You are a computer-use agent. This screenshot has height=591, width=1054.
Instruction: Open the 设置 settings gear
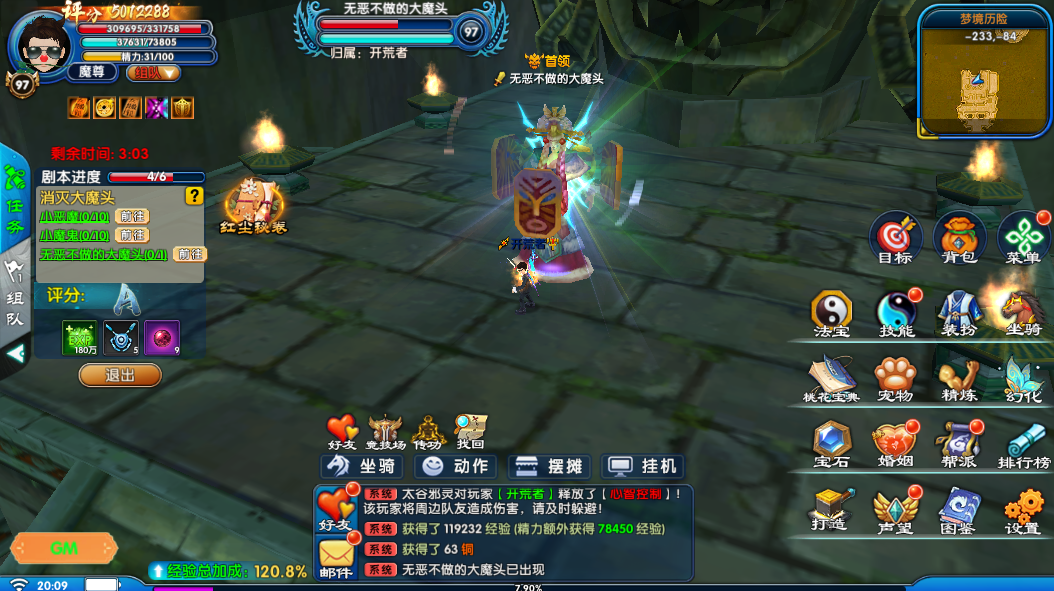1023,510
